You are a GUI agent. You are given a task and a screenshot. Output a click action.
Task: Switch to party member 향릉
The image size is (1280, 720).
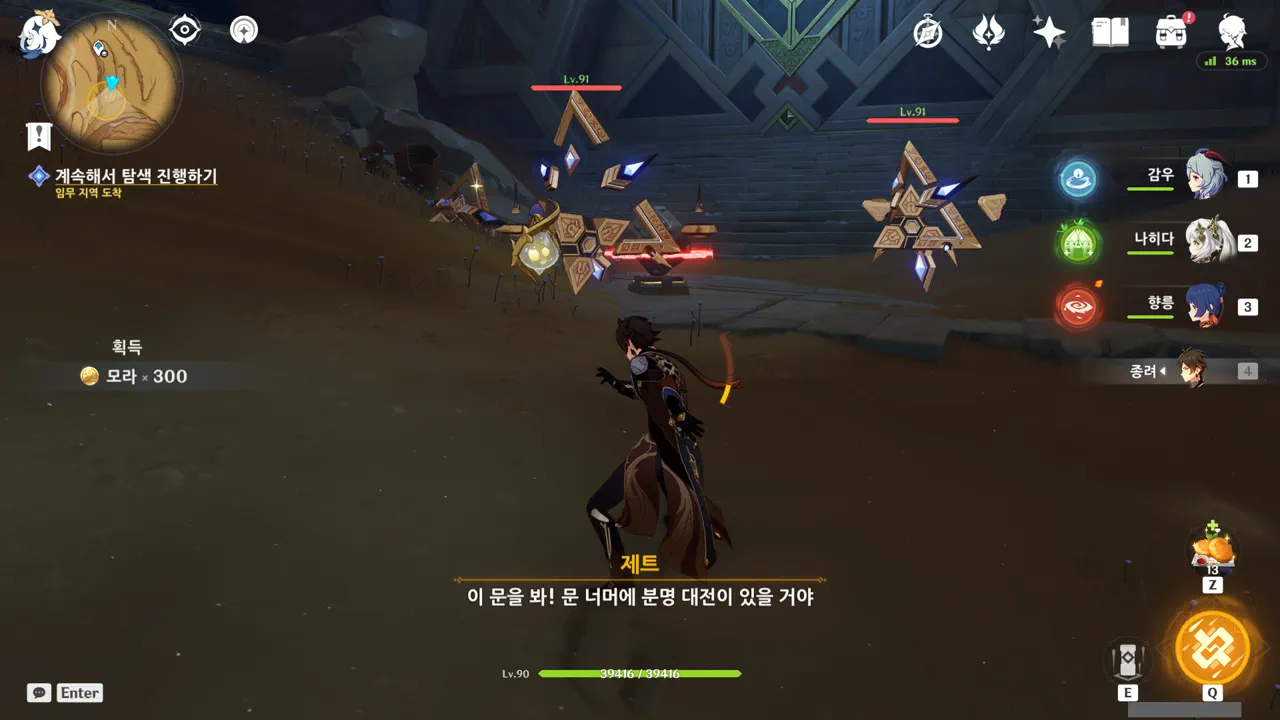[1205, 305]
